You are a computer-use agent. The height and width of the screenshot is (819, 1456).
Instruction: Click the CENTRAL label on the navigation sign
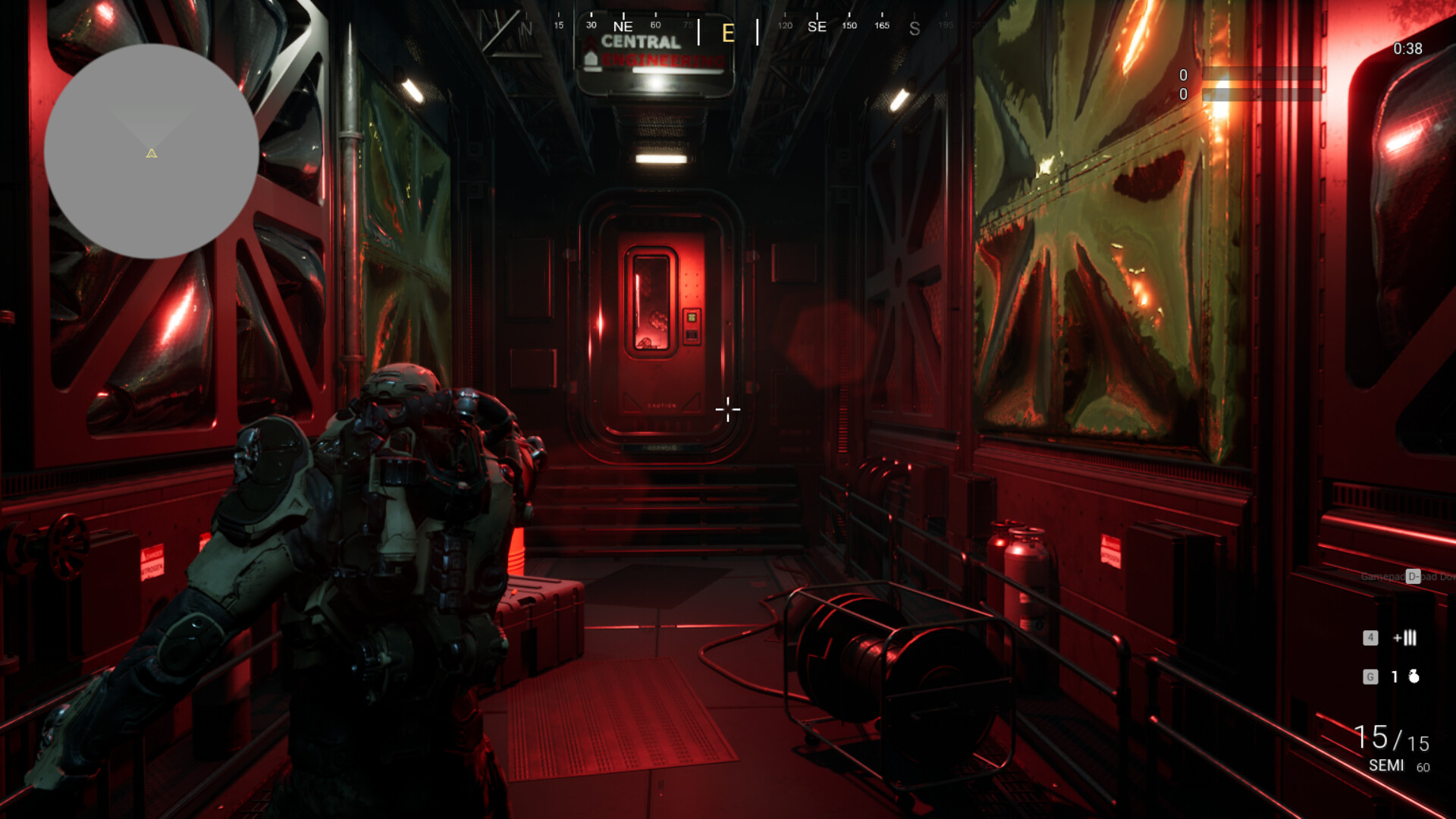click(x=641, y=43)
